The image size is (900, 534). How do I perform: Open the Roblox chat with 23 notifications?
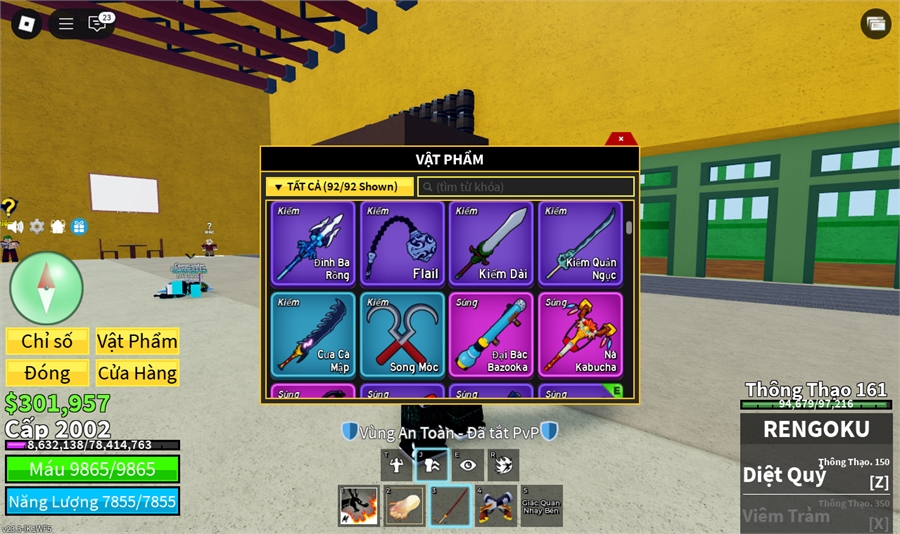coord(98,24)
